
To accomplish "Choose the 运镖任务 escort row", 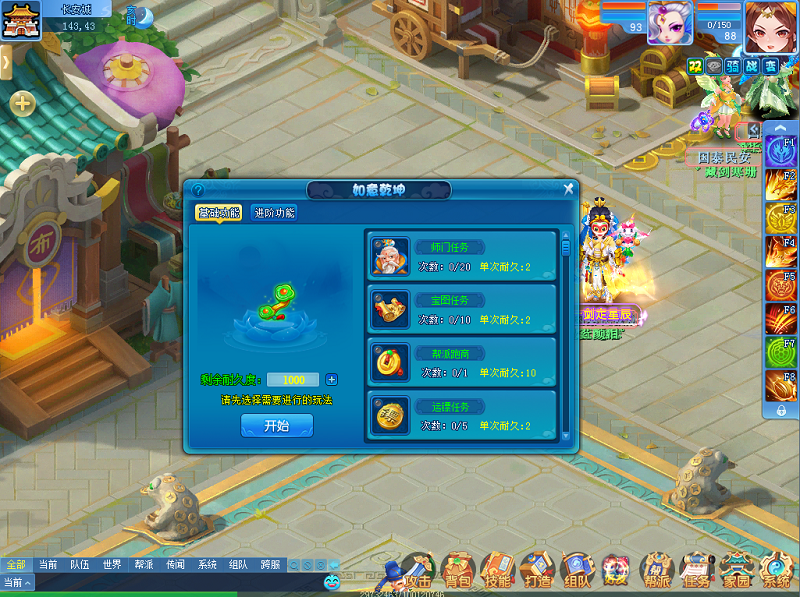I will click(x=461, y=415).
